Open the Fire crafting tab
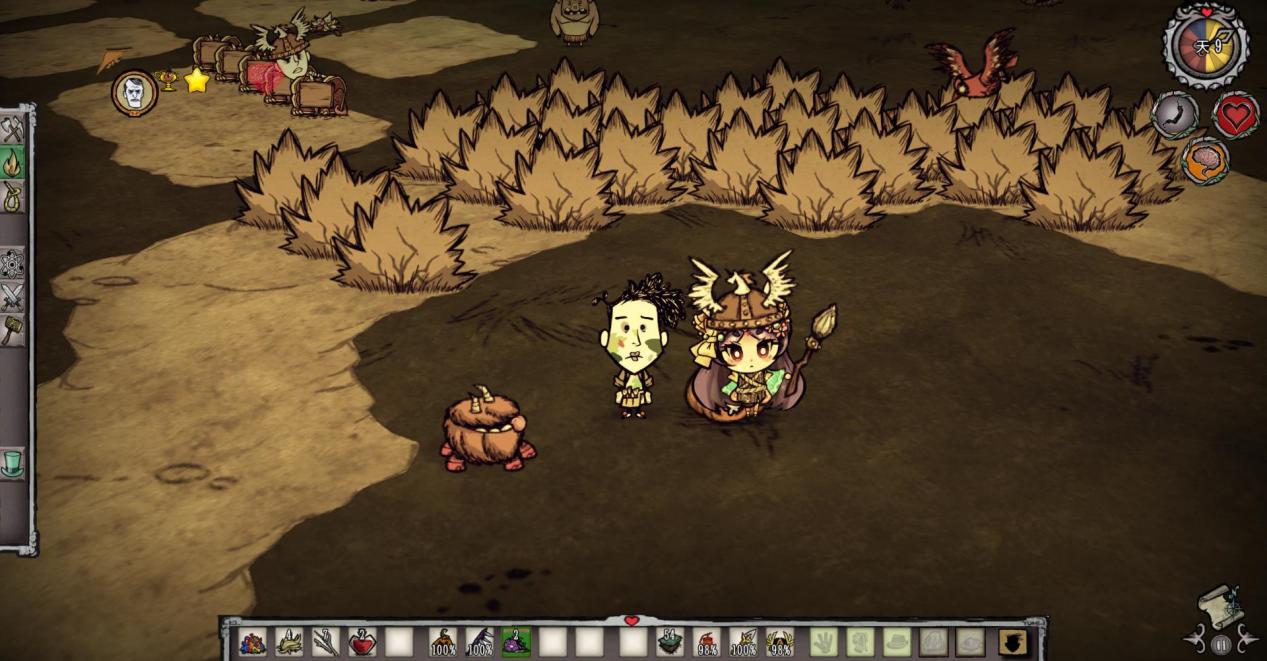Viewport: 1267px width, 661px height. coord(12,163)
